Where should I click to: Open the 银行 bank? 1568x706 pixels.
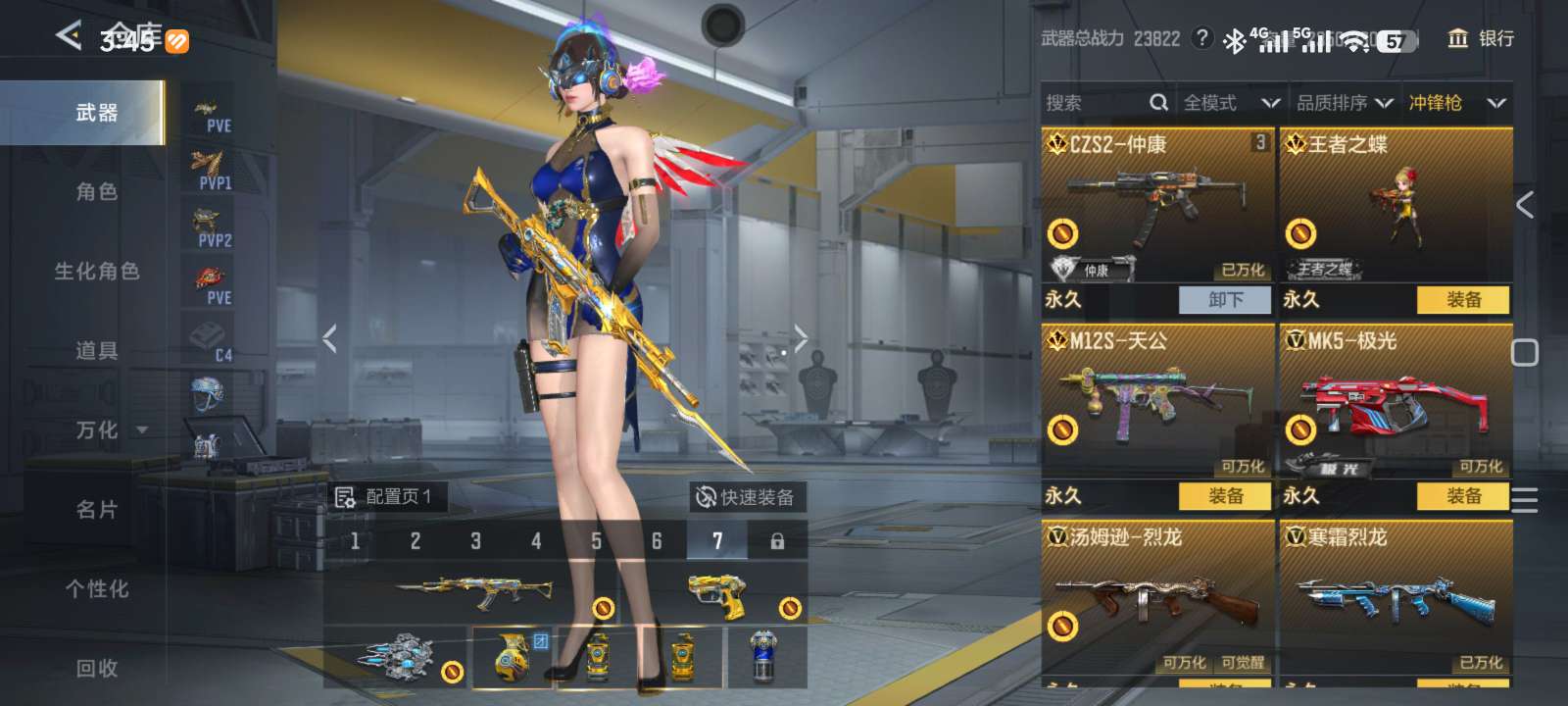click(1481, 38)
